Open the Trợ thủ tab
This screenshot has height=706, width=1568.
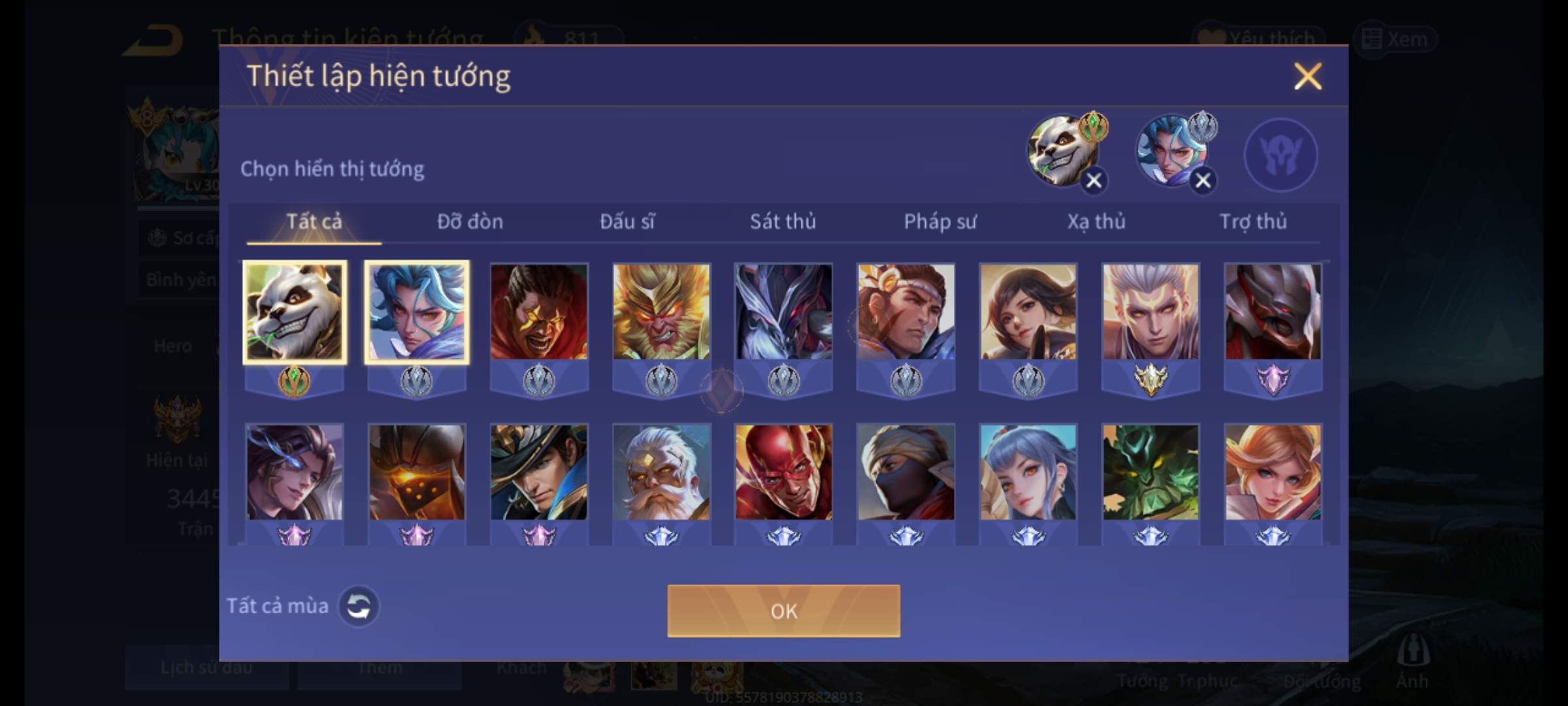tap(1253, 222)
